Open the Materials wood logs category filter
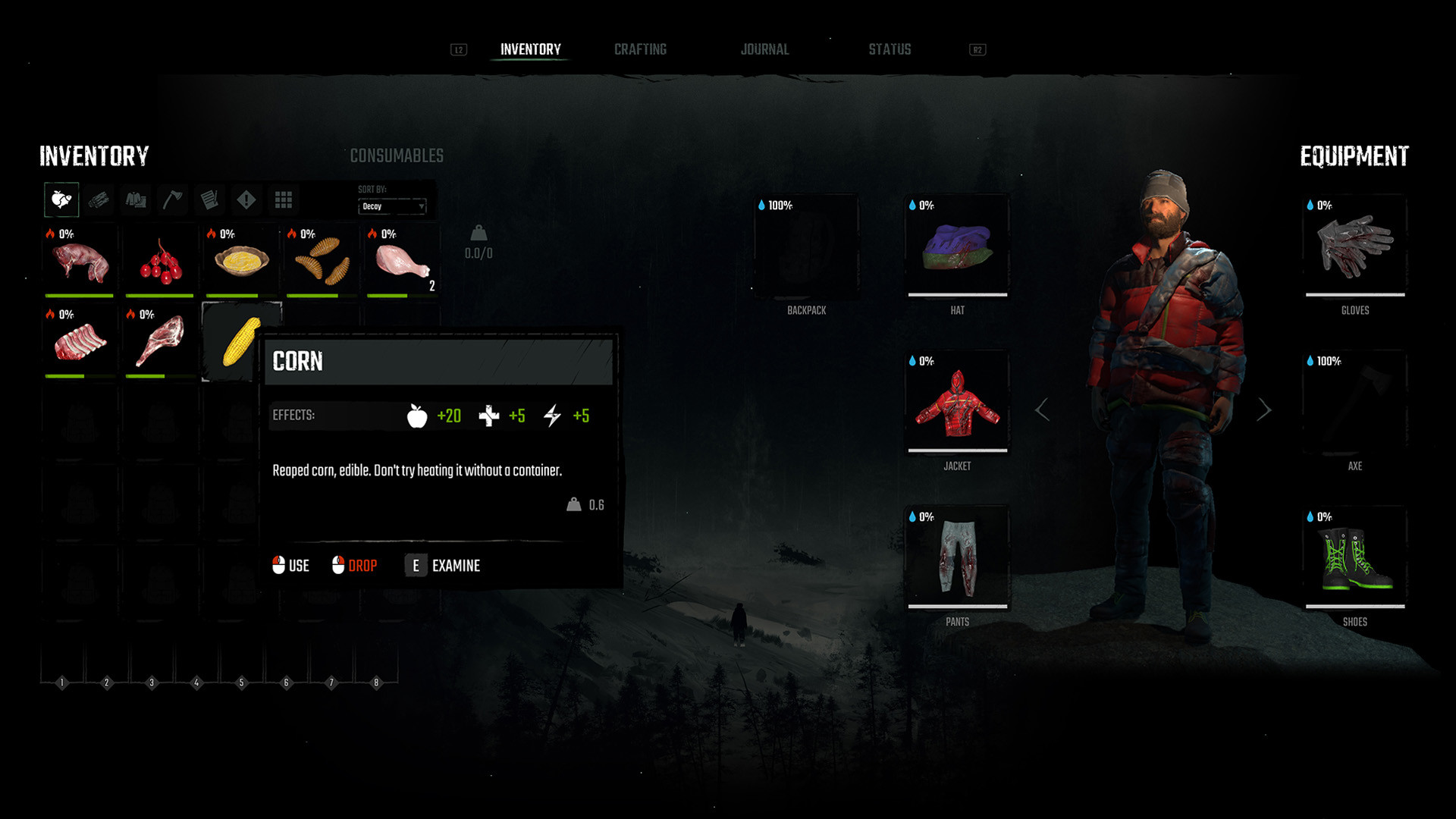Screen dimensions: 1456x819 [98, 199]
